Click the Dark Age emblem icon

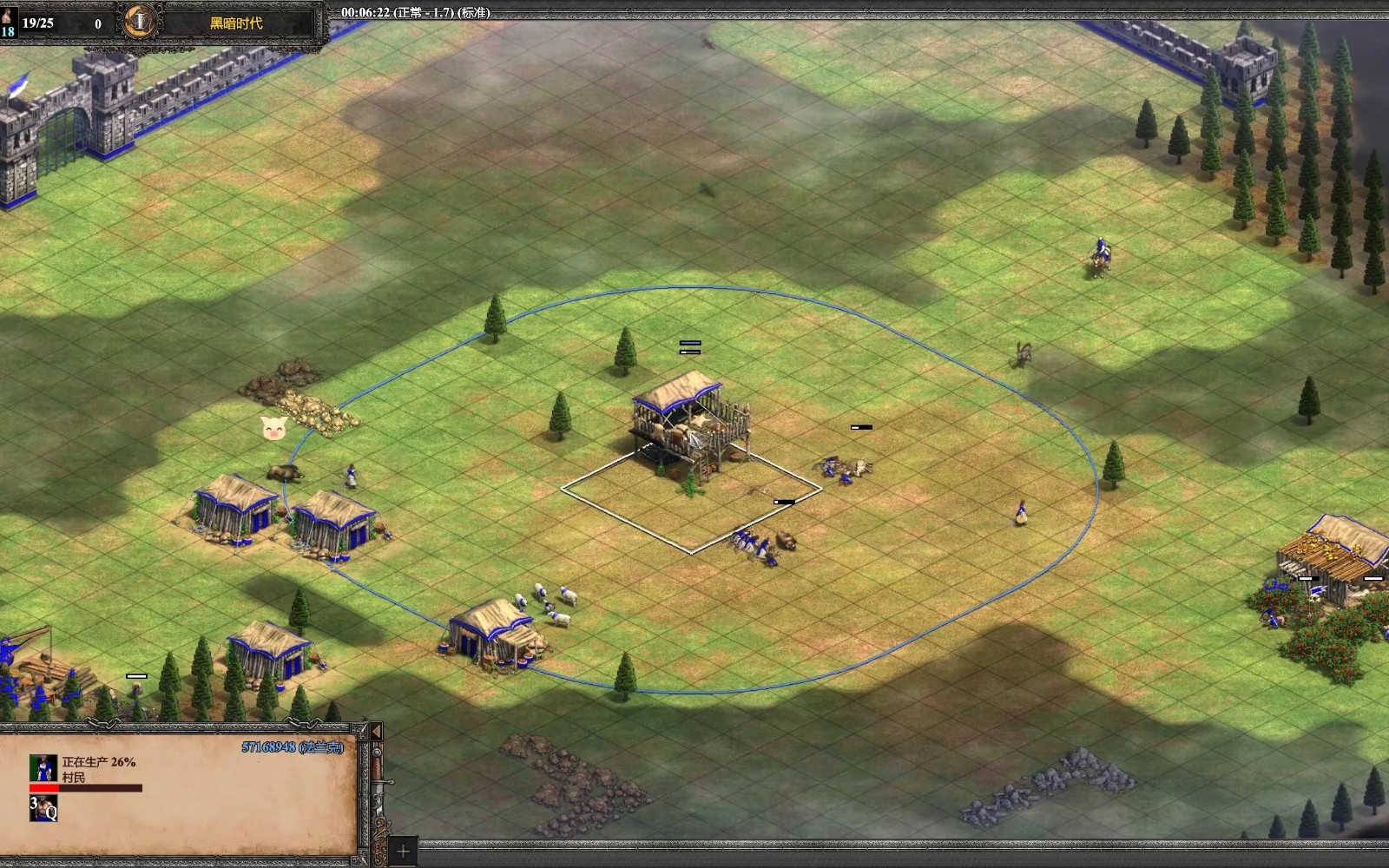138,22
